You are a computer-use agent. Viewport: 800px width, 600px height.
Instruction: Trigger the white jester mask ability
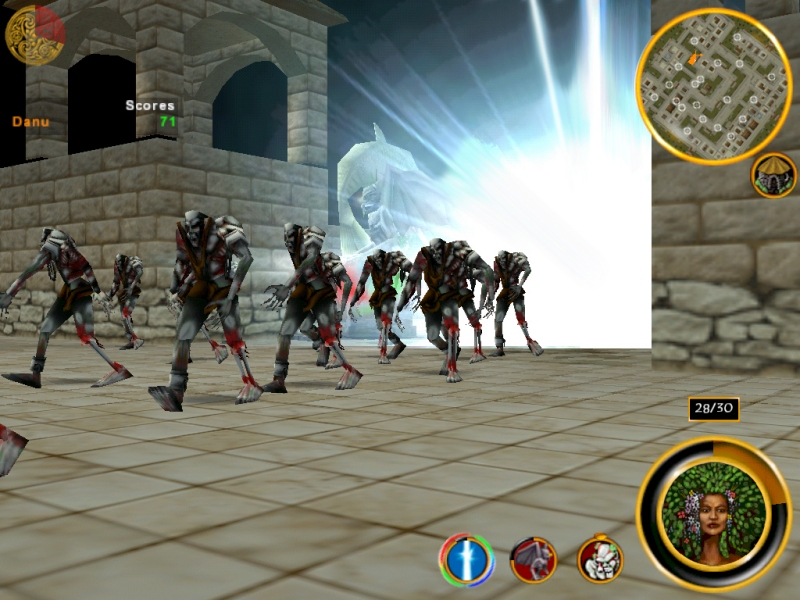(x=600, y=560)
